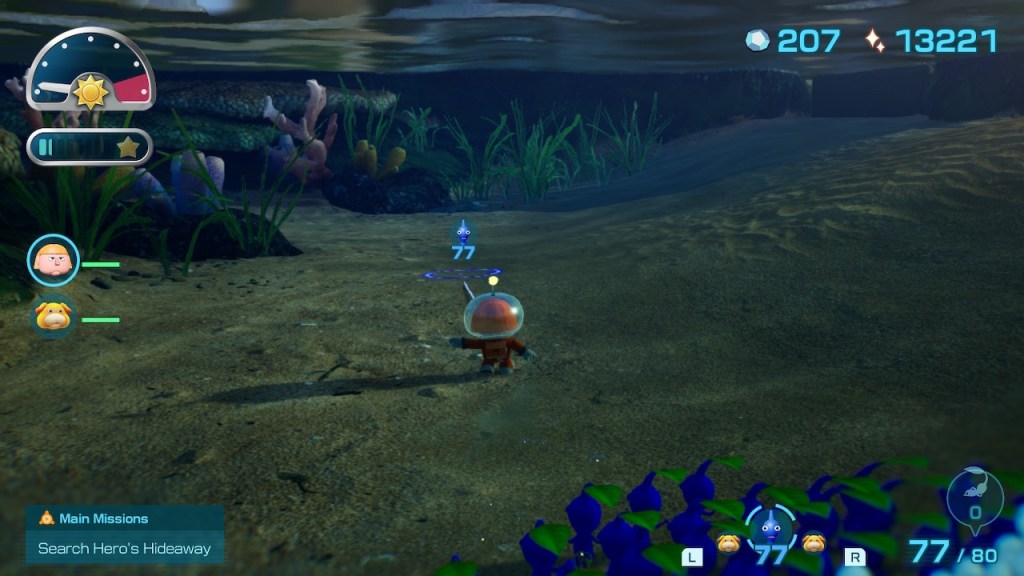Click the Oatchi icon beside the L label
Viewport: 1024px width, 576px height.
tap(728, 544)
